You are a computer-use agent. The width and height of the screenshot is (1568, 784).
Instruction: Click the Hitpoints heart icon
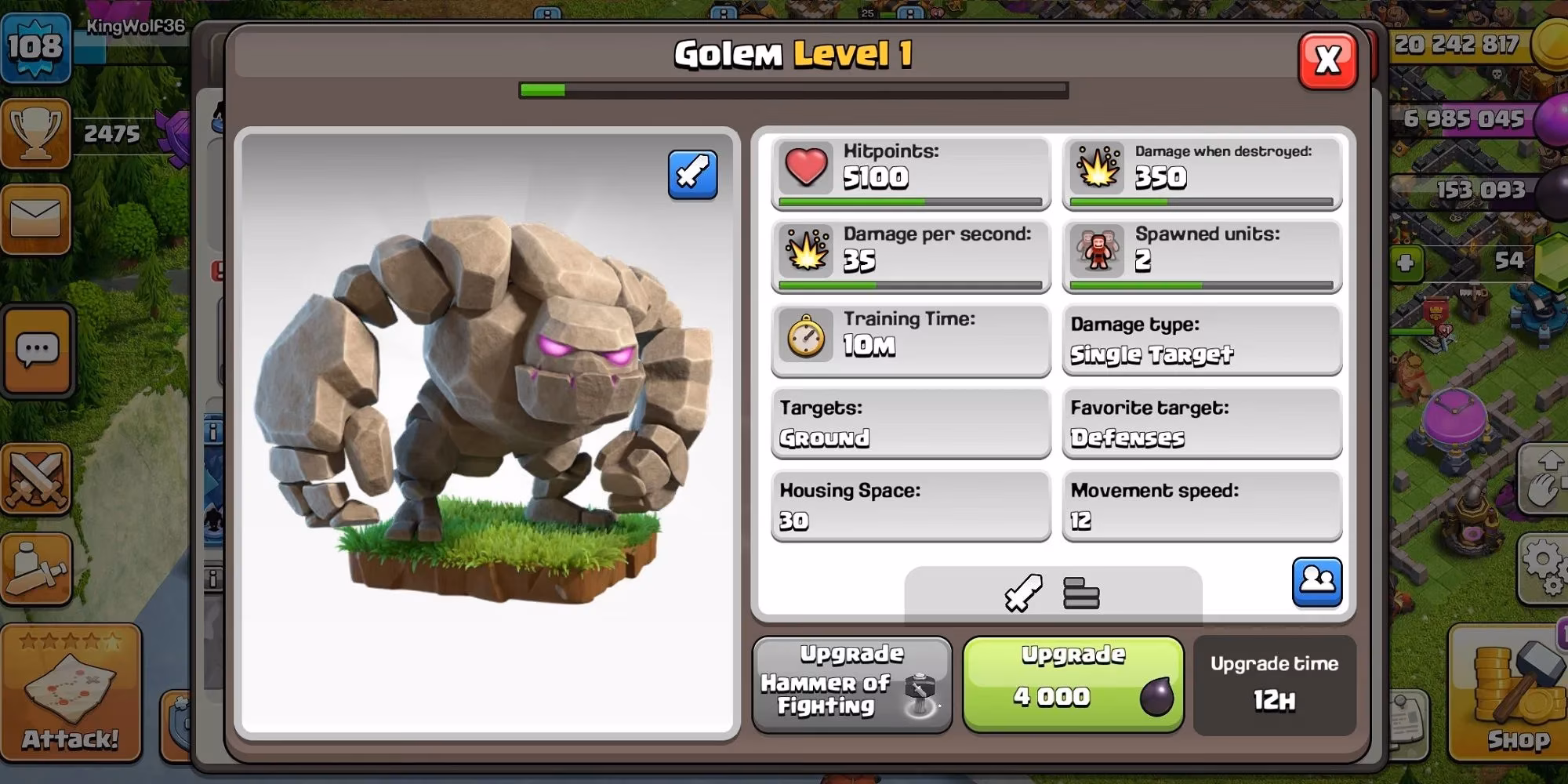point(807,169)
